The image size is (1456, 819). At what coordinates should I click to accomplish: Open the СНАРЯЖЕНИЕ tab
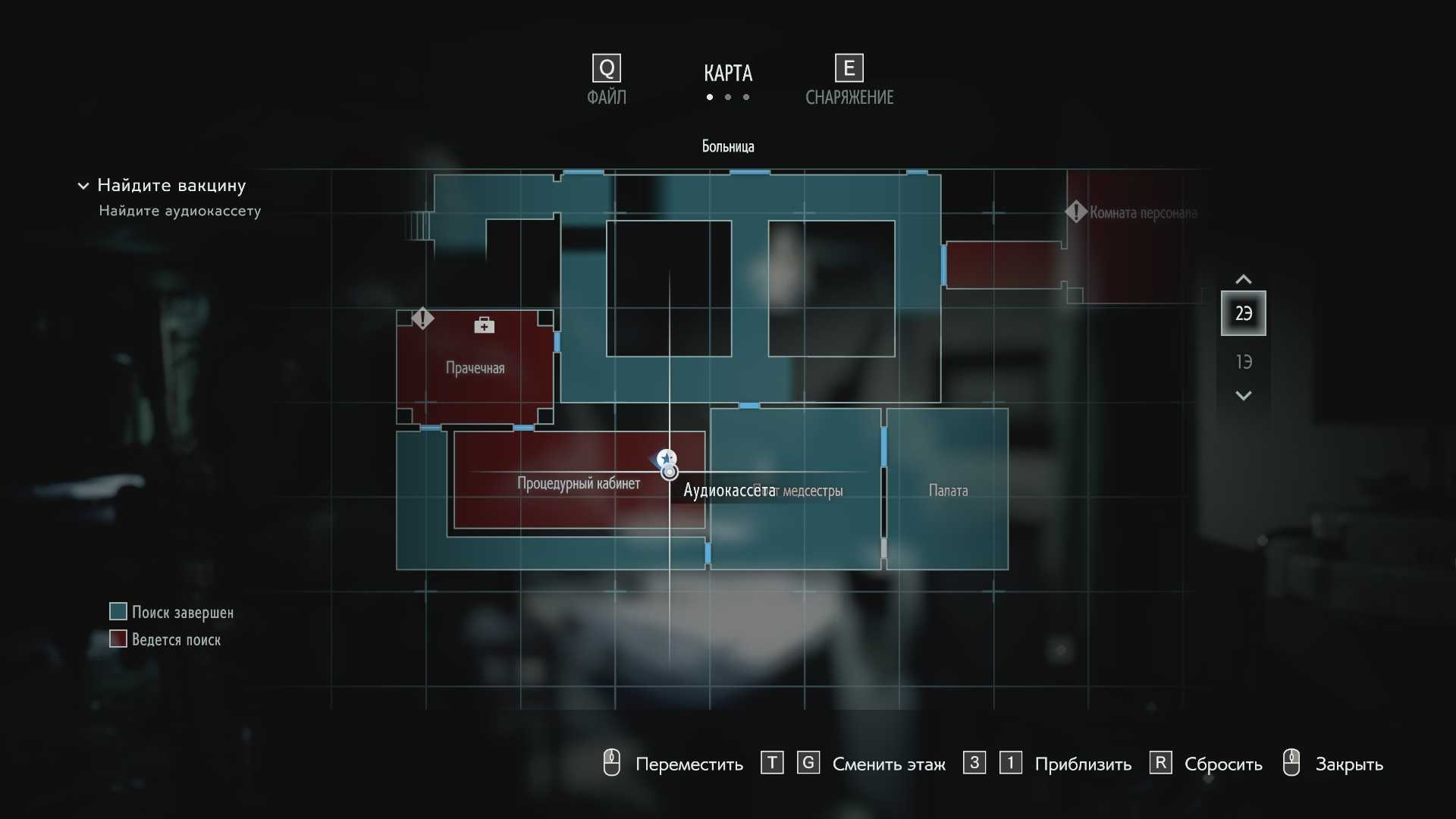click(x=849, y=80)
